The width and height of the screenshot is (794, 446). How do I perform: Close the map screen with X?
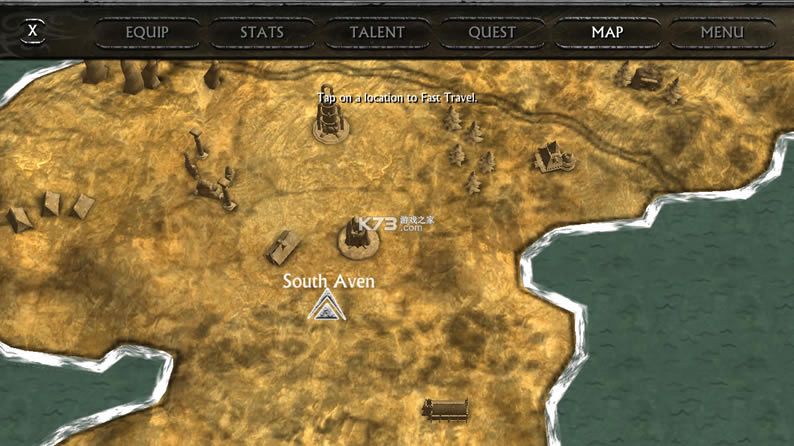tap(33, 30)
